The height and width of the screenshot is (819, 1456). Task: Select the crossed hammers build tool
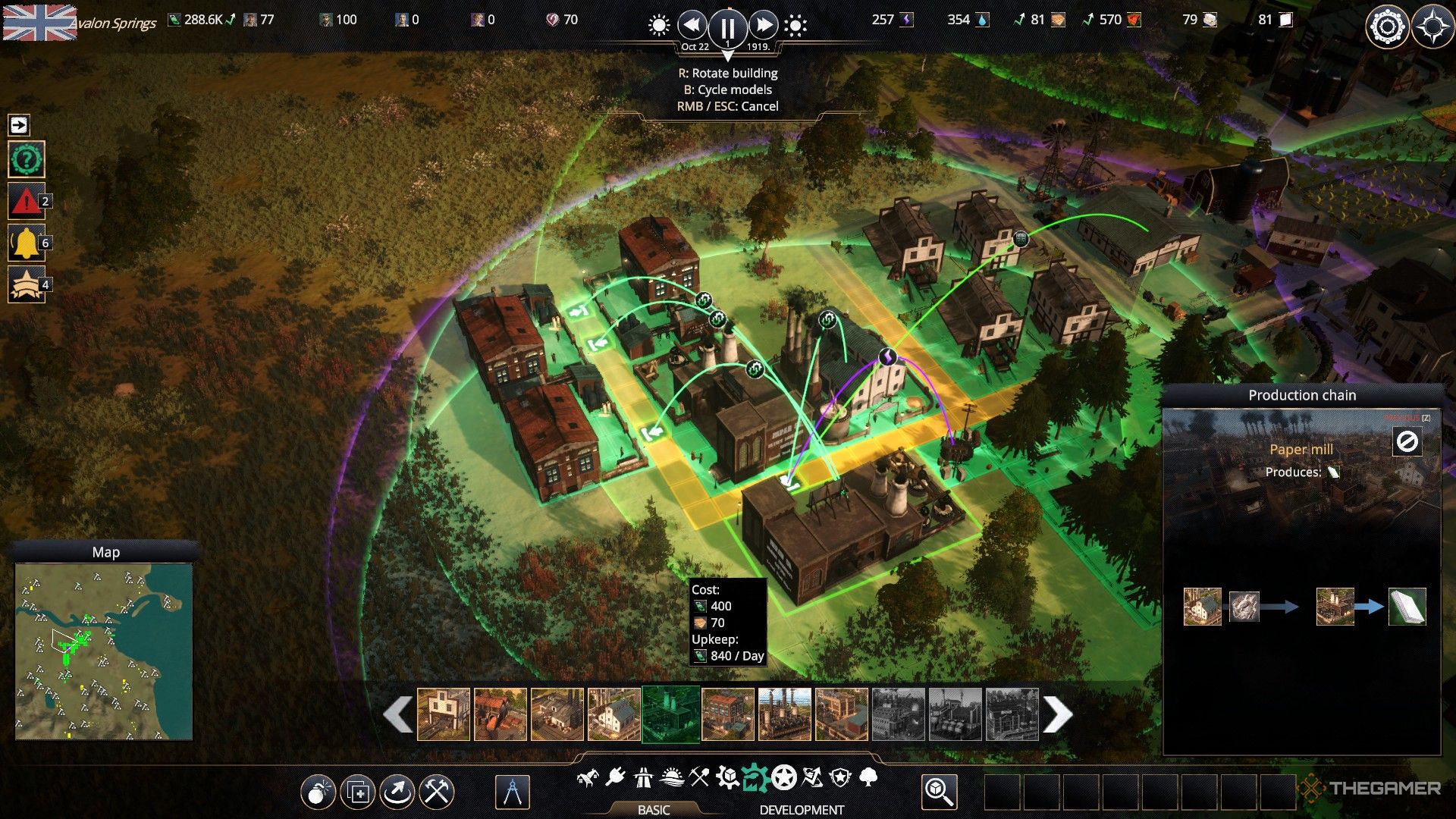(437, 792)
